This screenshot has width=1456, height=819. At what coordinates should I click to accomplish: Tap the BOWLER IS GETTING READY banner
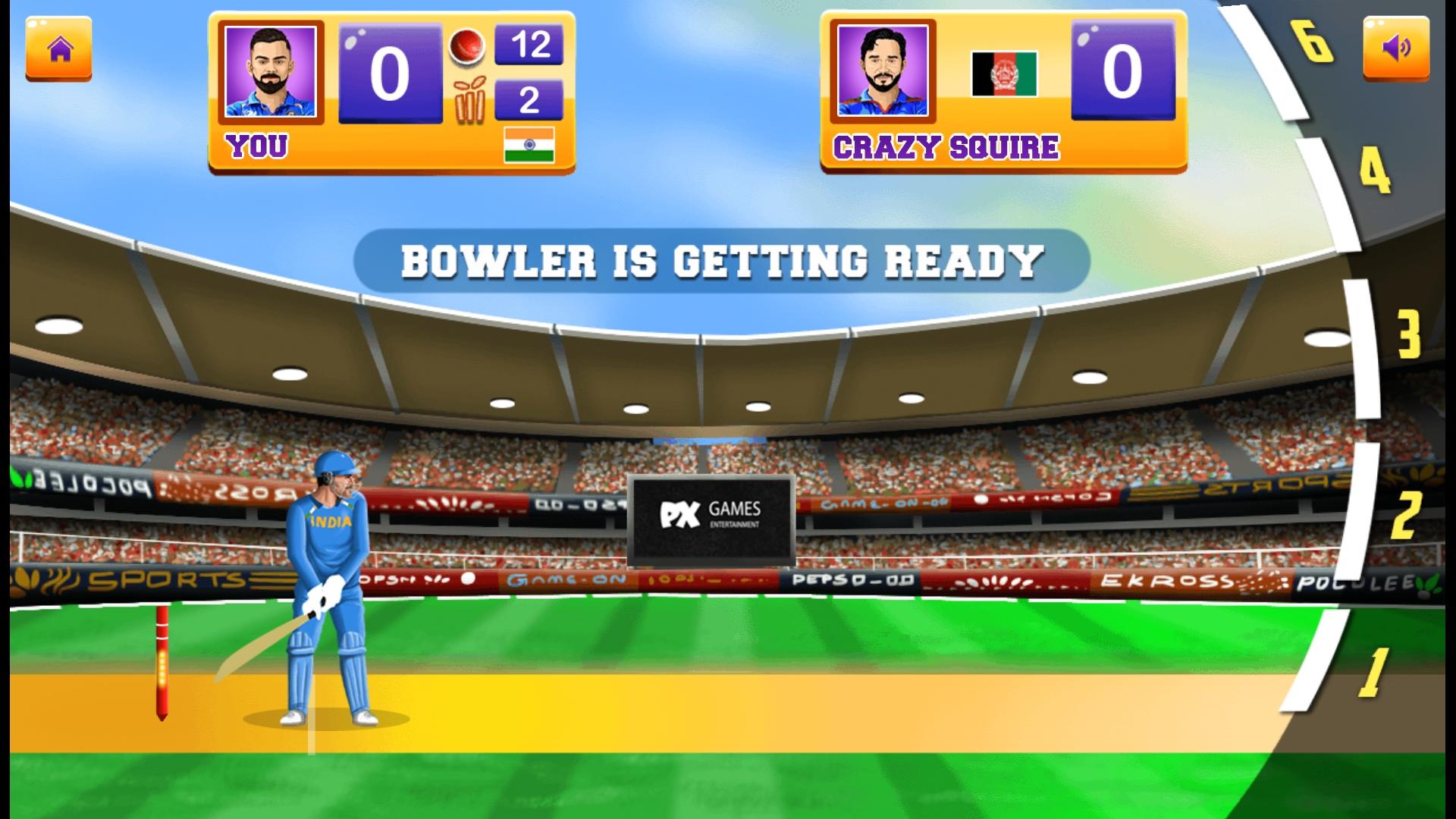(x=720, y=262)
